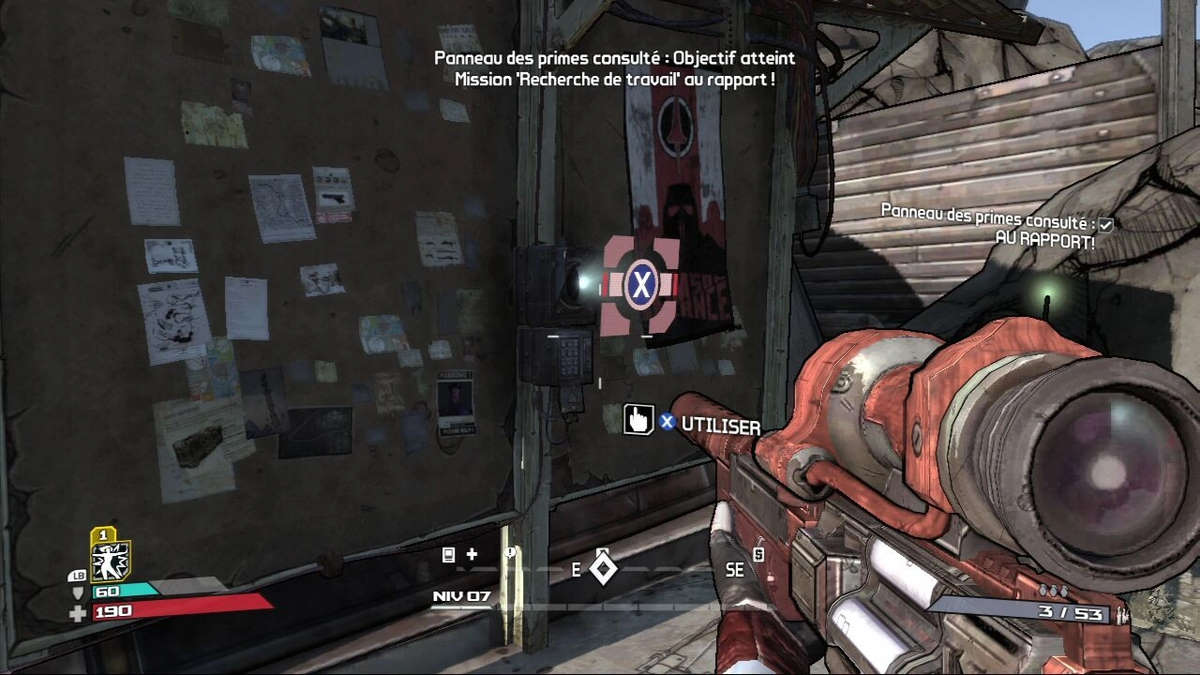This screenshot has height=675, width=1200.
Task: Click the dollar vendor marker on compass
Action: (758, 555)
